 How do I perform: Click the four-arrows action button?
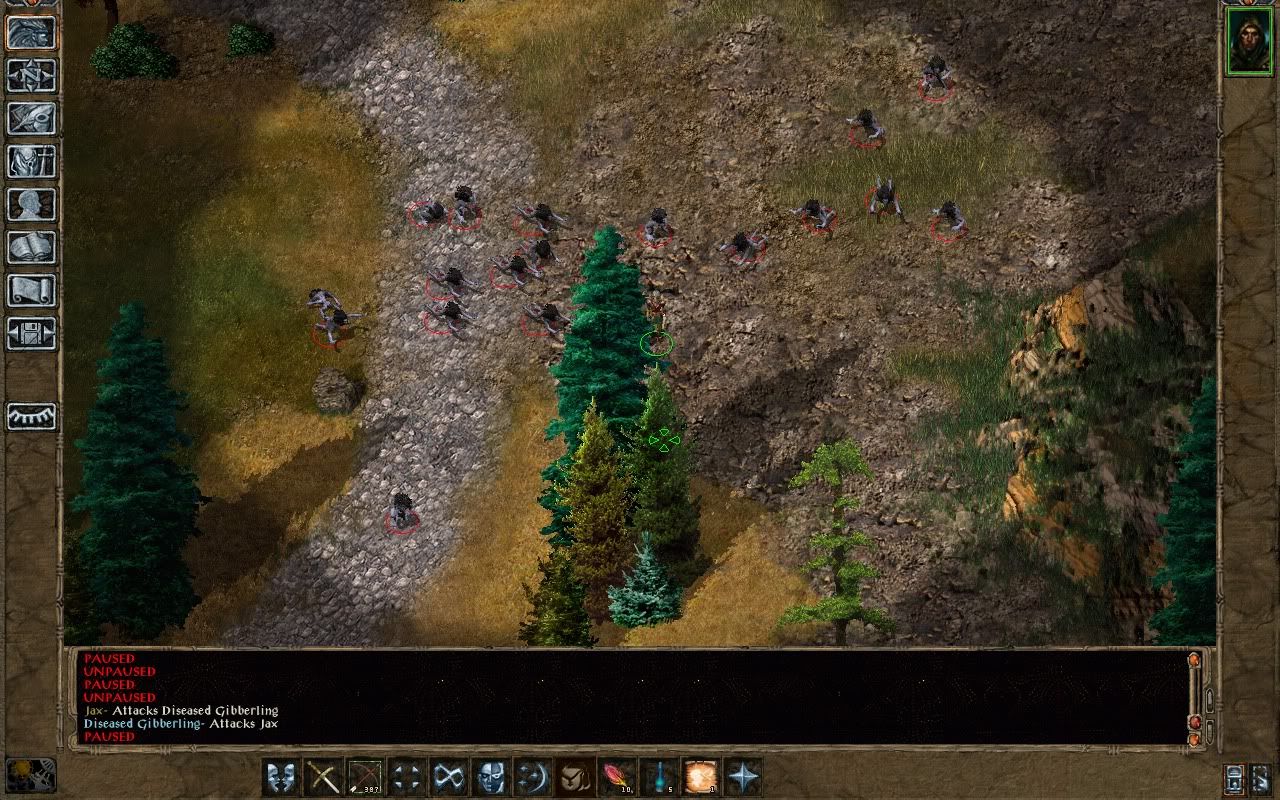(x=407, y=776)
